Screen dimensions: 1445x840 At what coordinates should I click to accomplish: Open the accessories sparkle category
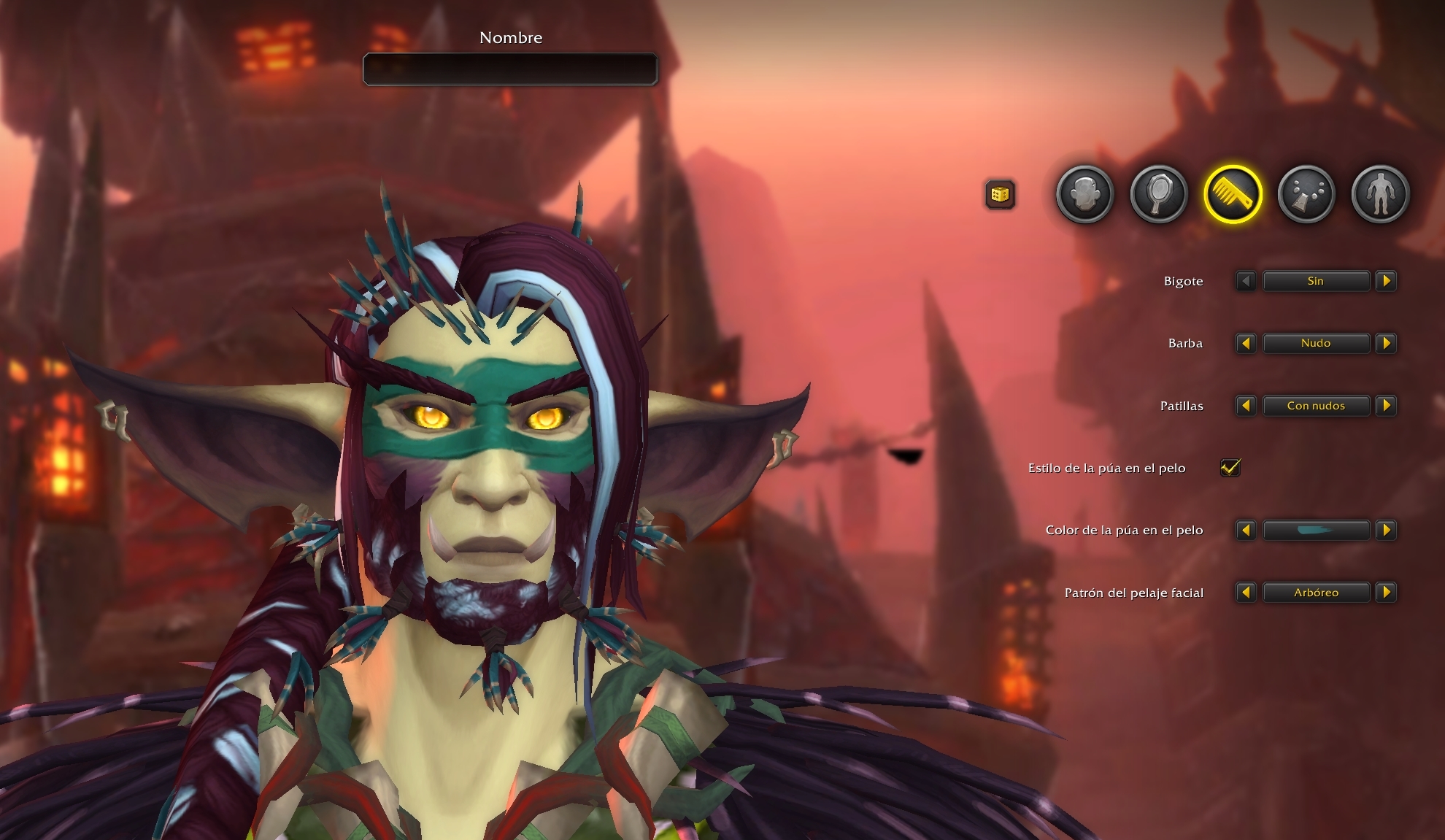coord(1306,194)
